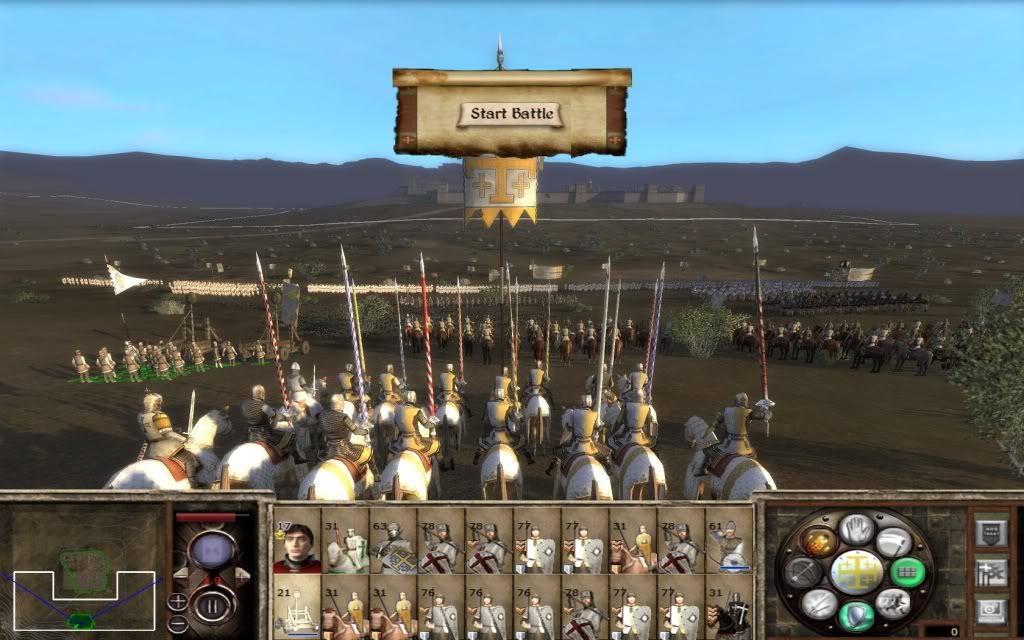Image resolution: width=1024 pixels, height=640 pixels.
Task: Toggle the green shield guard mode
Action: 856,614
